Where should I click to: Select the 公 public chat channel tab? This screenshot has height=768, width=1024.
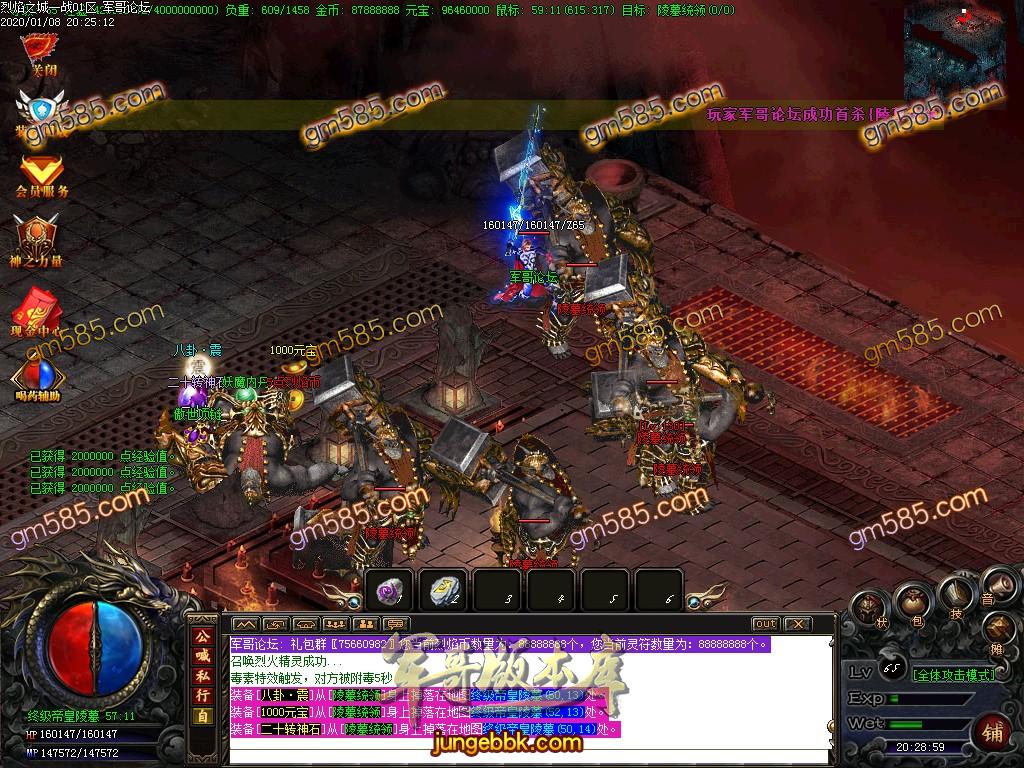point(202,635)
